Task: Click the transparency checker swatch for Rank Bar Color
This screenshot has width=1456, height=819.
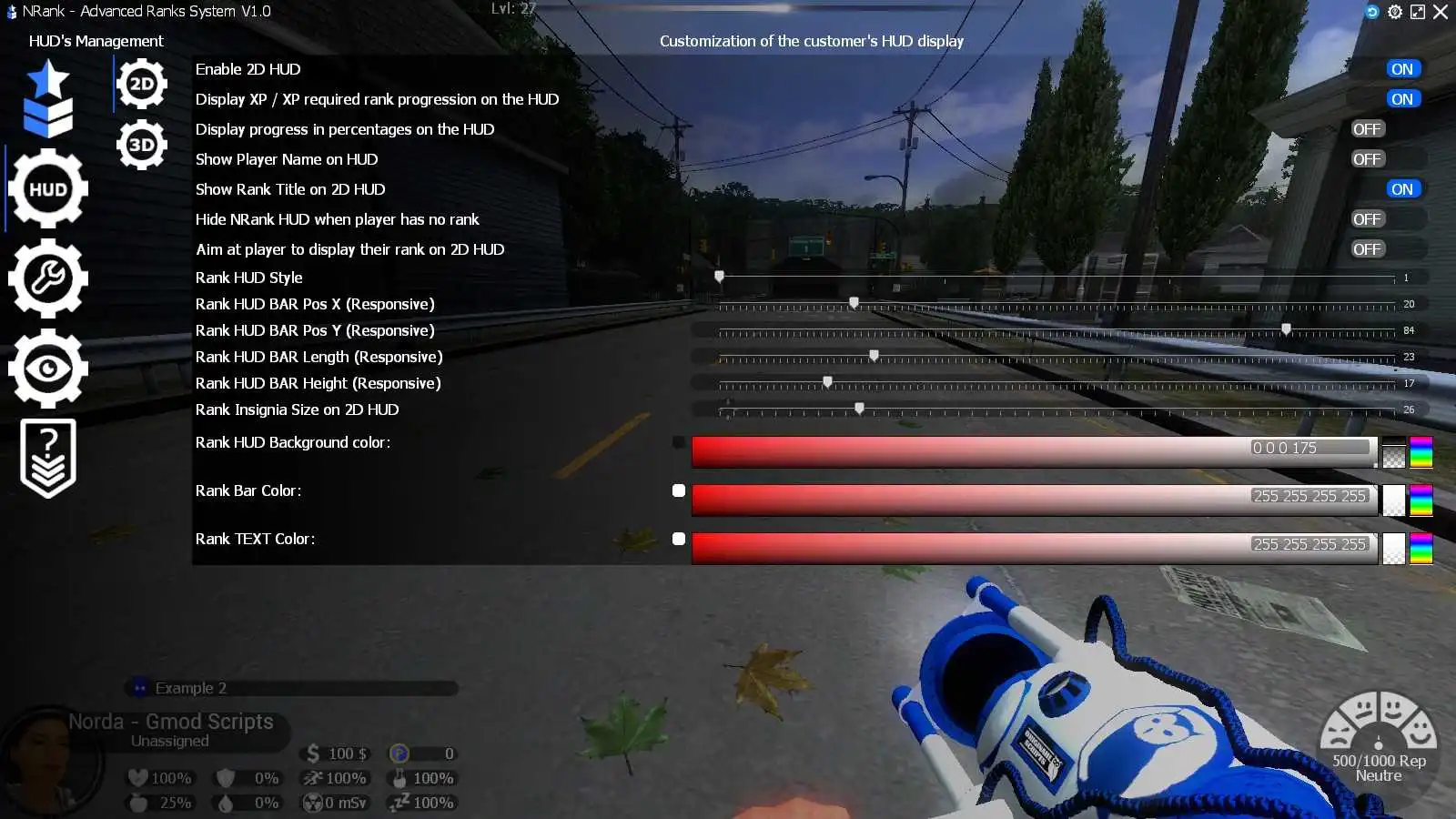Action: click(x=1393, y=500)
